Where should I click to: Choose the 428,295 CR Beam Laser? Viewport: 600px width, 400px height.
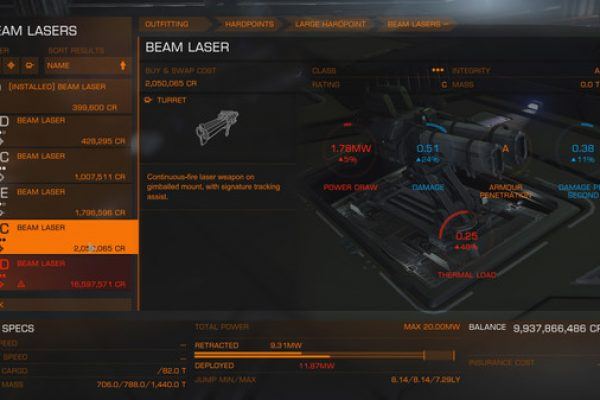(67, 127)
